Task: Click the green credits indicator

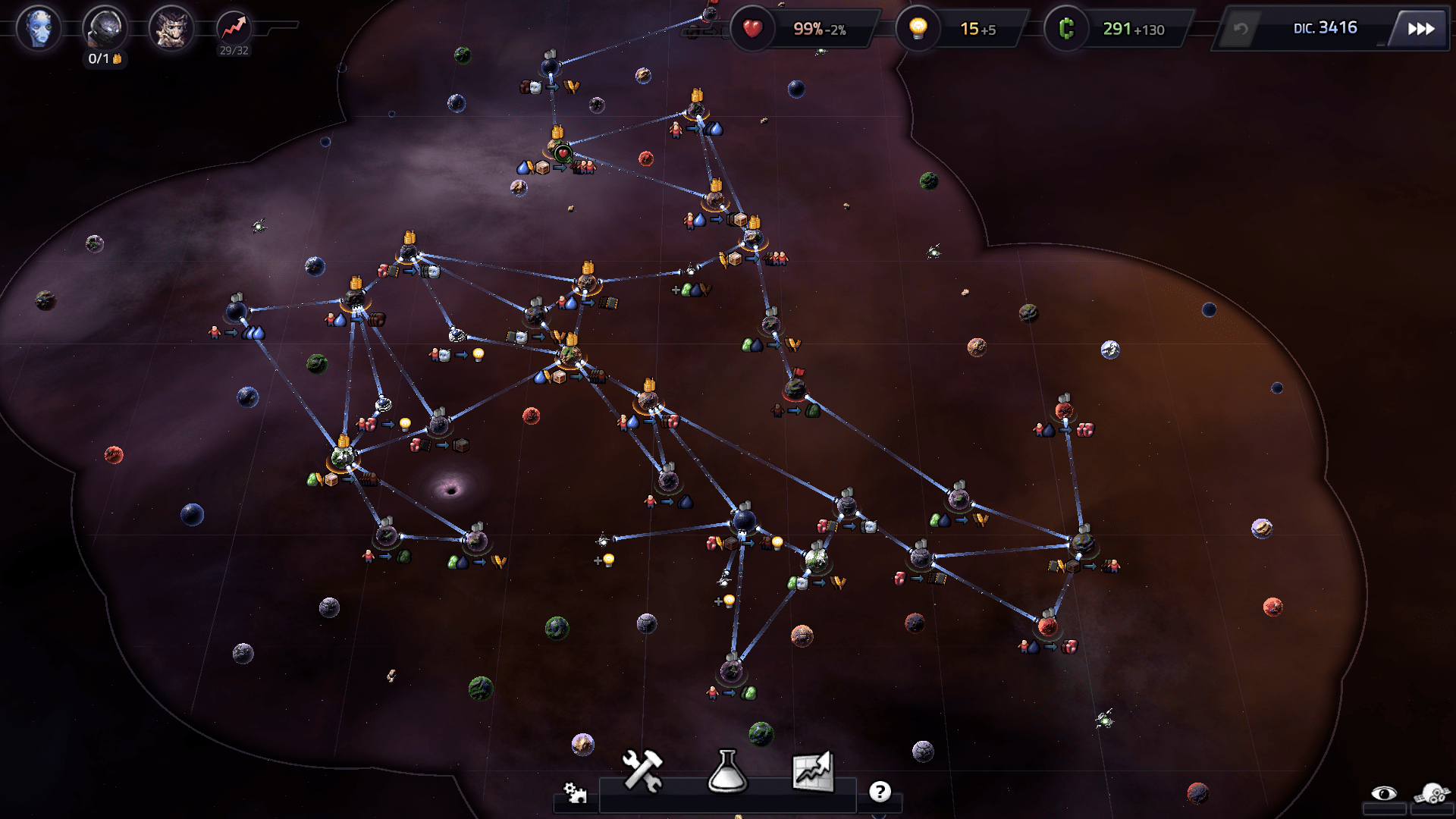Action: click(x=1066, y=29)
